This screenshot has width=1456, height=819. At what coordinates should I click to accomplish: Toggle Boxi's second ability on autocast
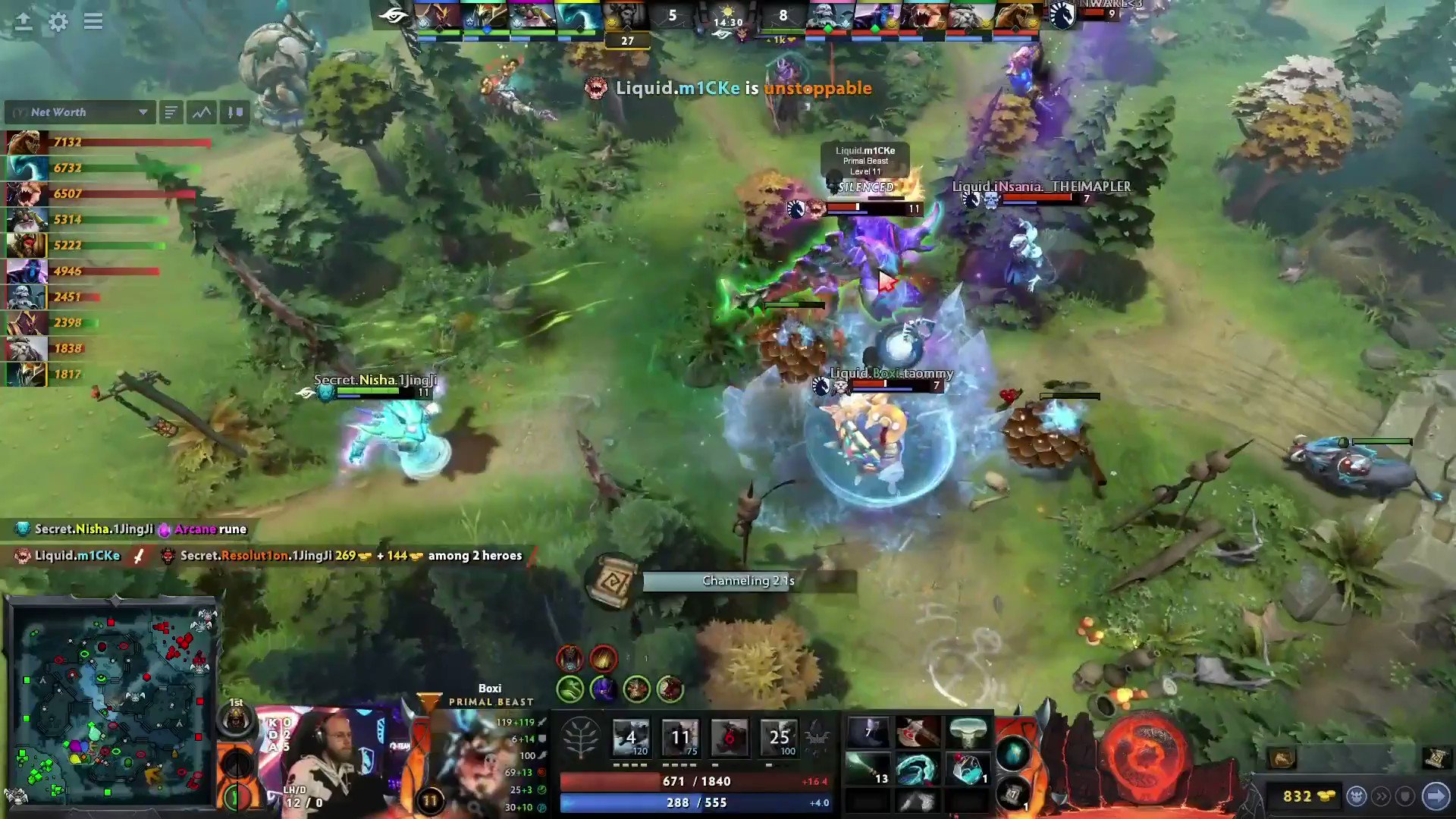pyautogui.click(x=681, y=736)
